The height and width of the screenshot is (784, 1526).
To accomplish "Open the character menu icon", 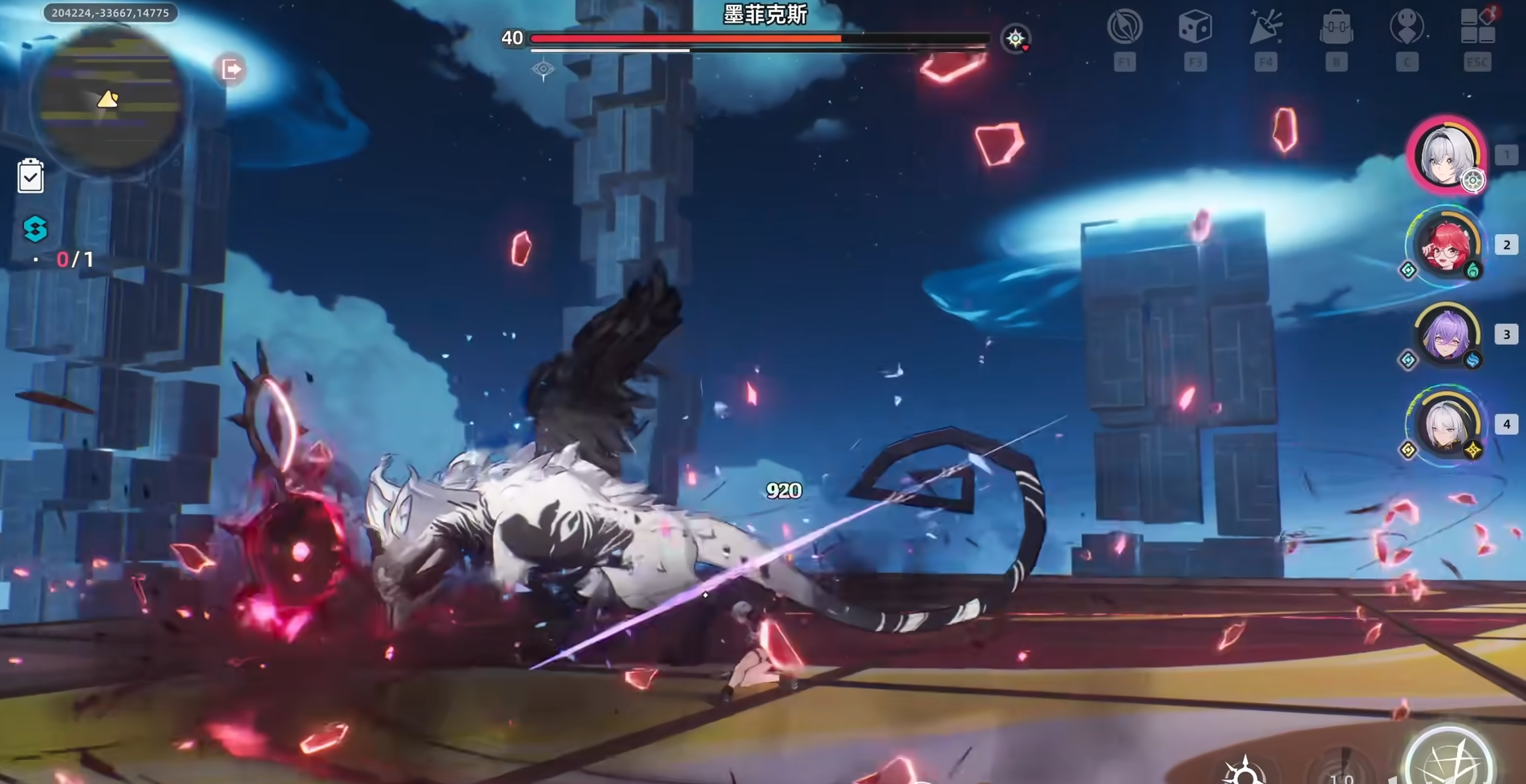I will pyautogui.click(x=1407, y=27).
